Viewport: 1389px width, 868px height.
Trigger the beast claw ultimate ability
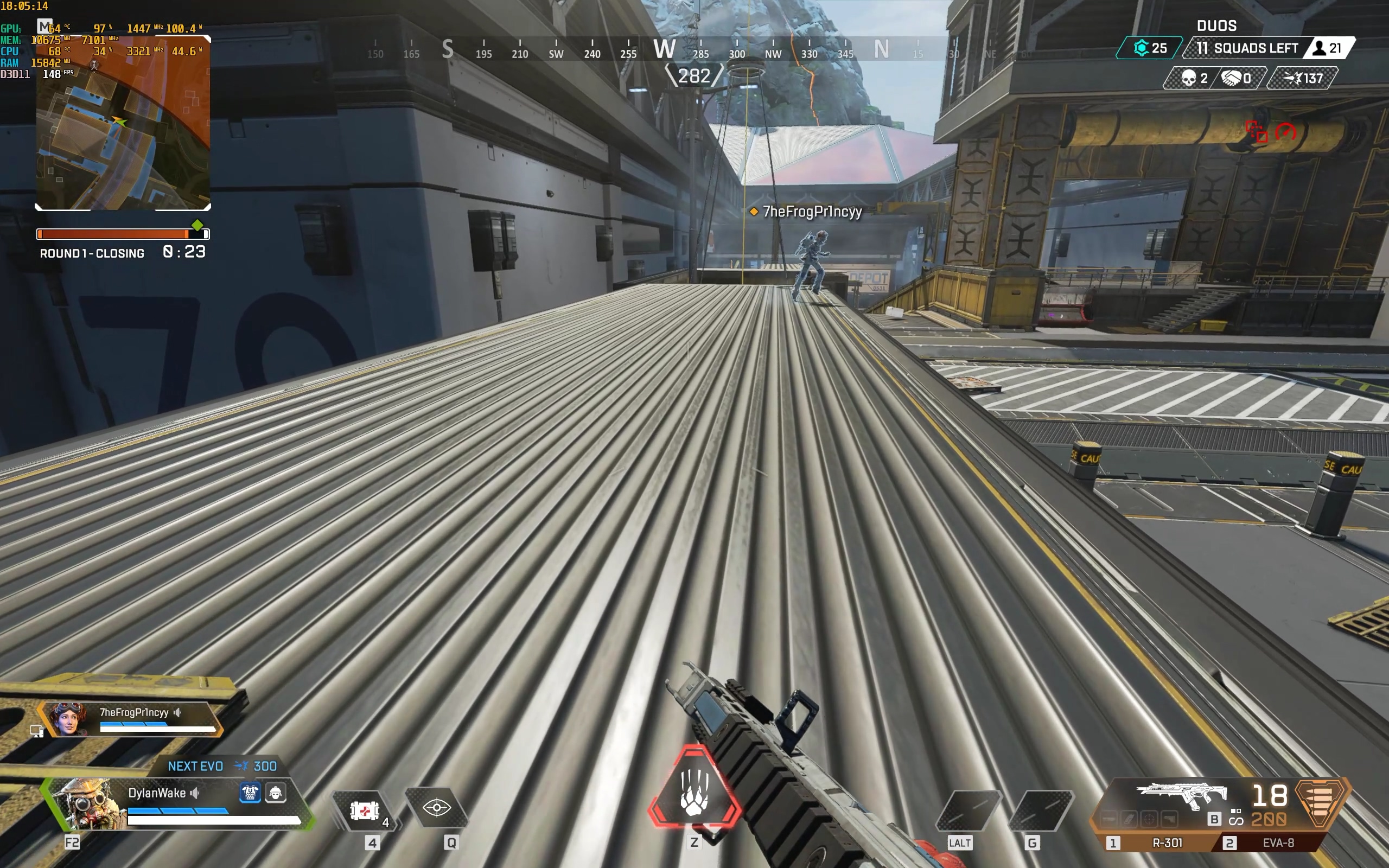(694, 793)
